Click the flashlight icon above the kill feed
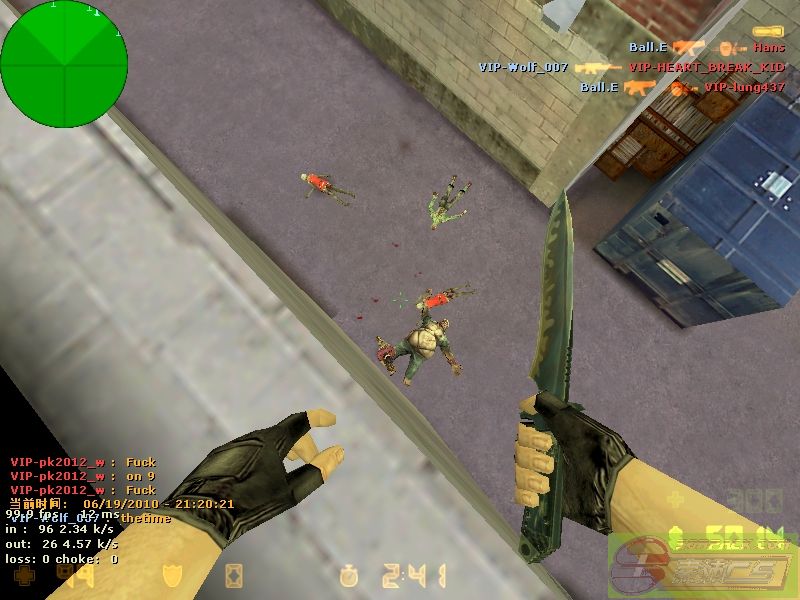 767,32
